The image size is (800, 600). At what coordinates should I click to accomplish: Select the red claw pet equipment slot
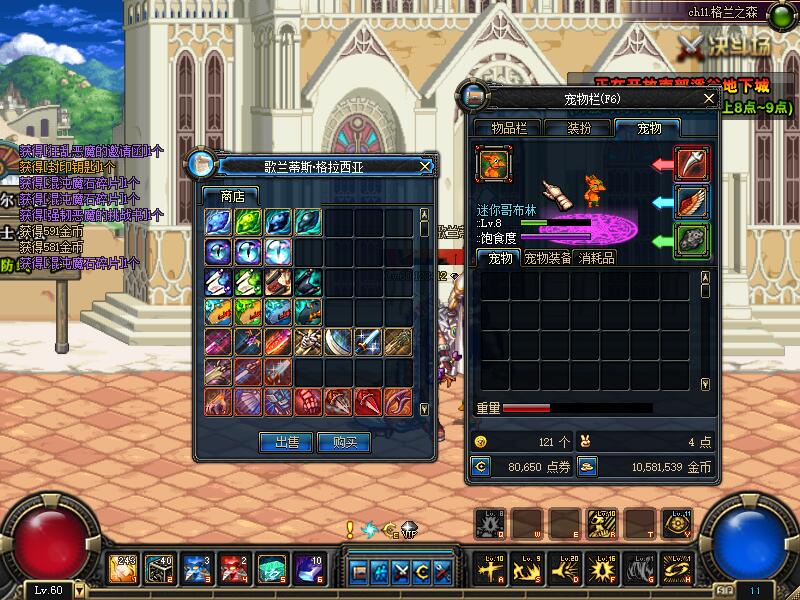click(x=692, y=163)
